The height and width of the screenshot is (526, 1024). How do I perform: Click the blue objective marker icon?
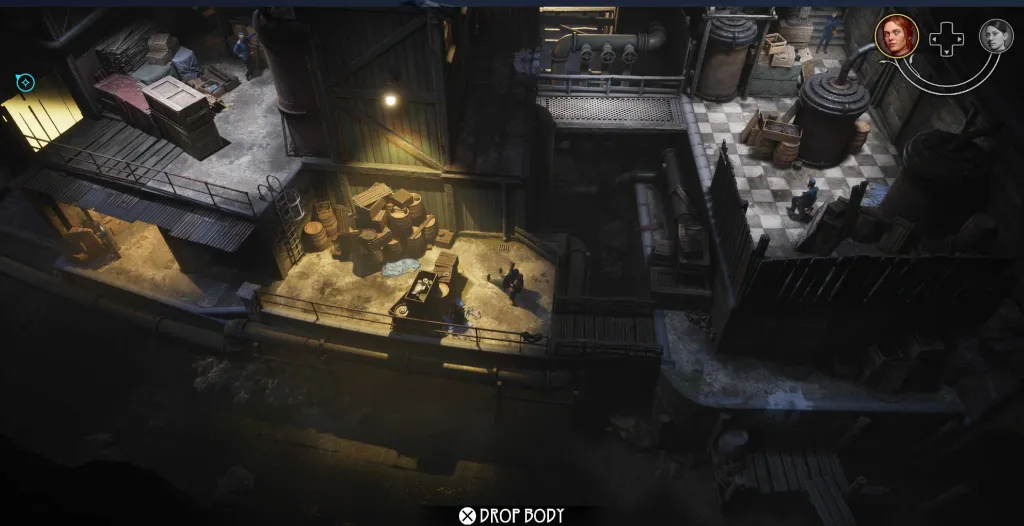click(x=26, y=82)
